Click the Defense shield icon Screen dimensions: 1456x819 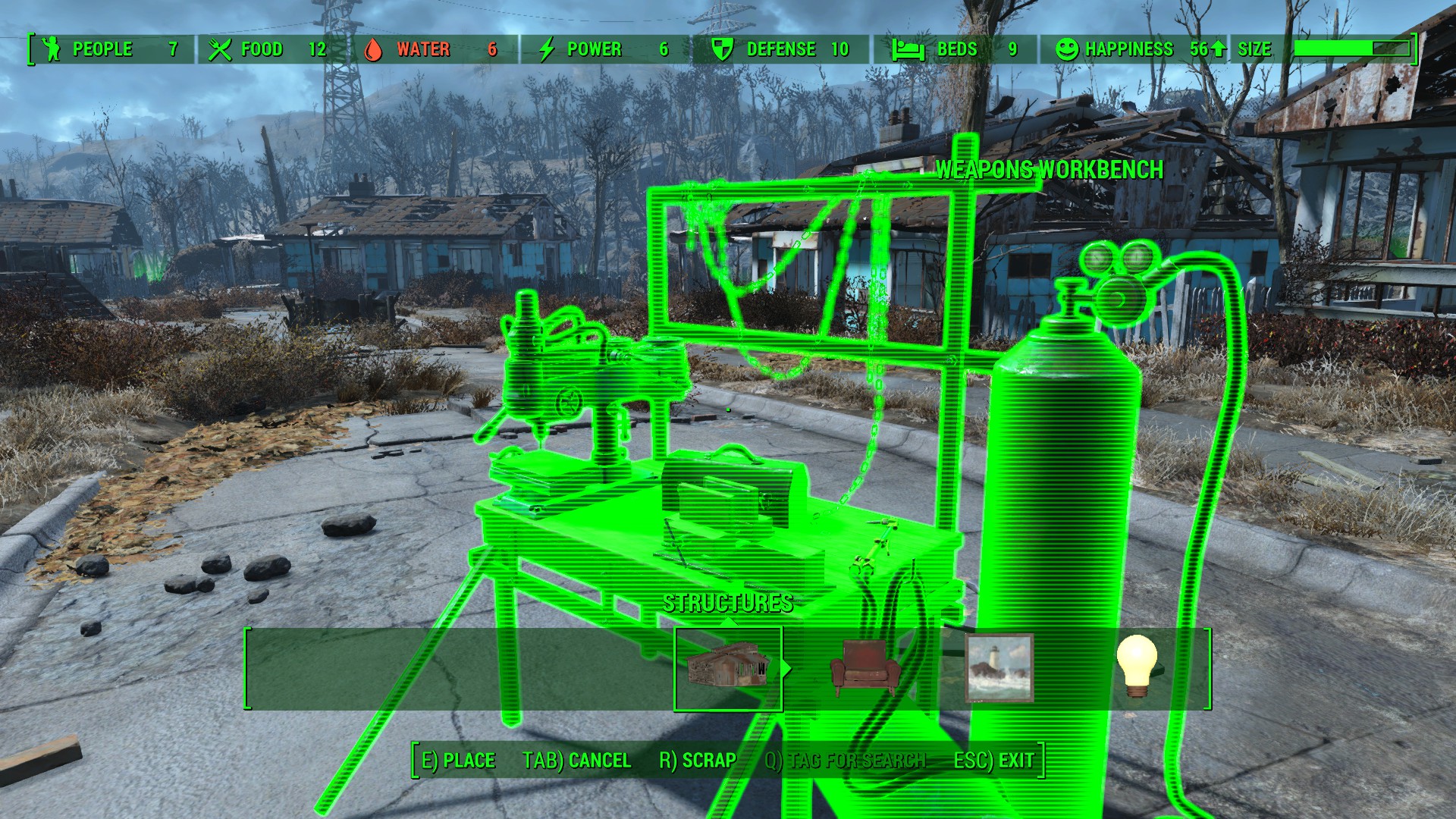(x=722, y=49)
